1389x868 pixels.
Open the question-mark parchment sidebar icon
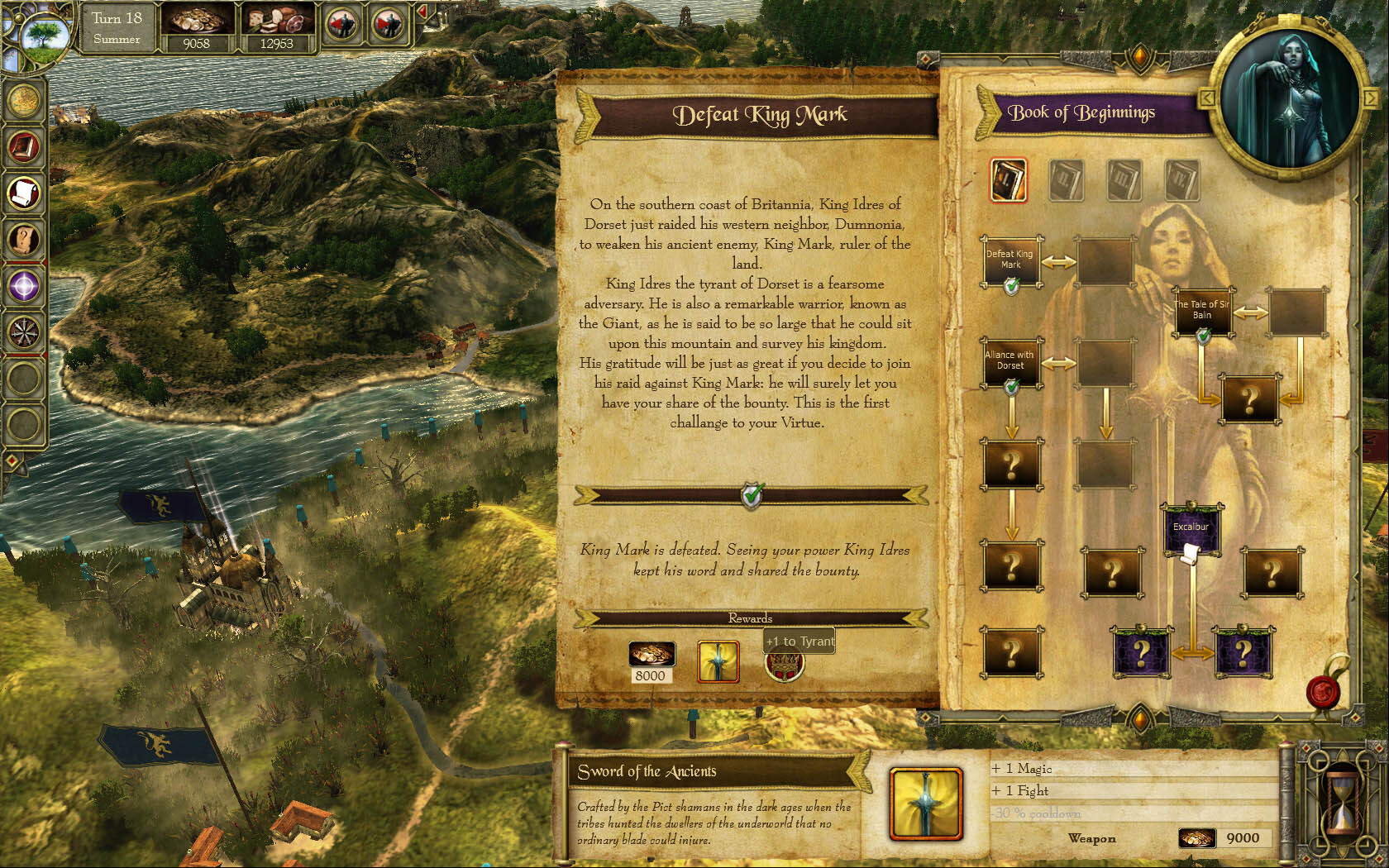pos(25,240)
